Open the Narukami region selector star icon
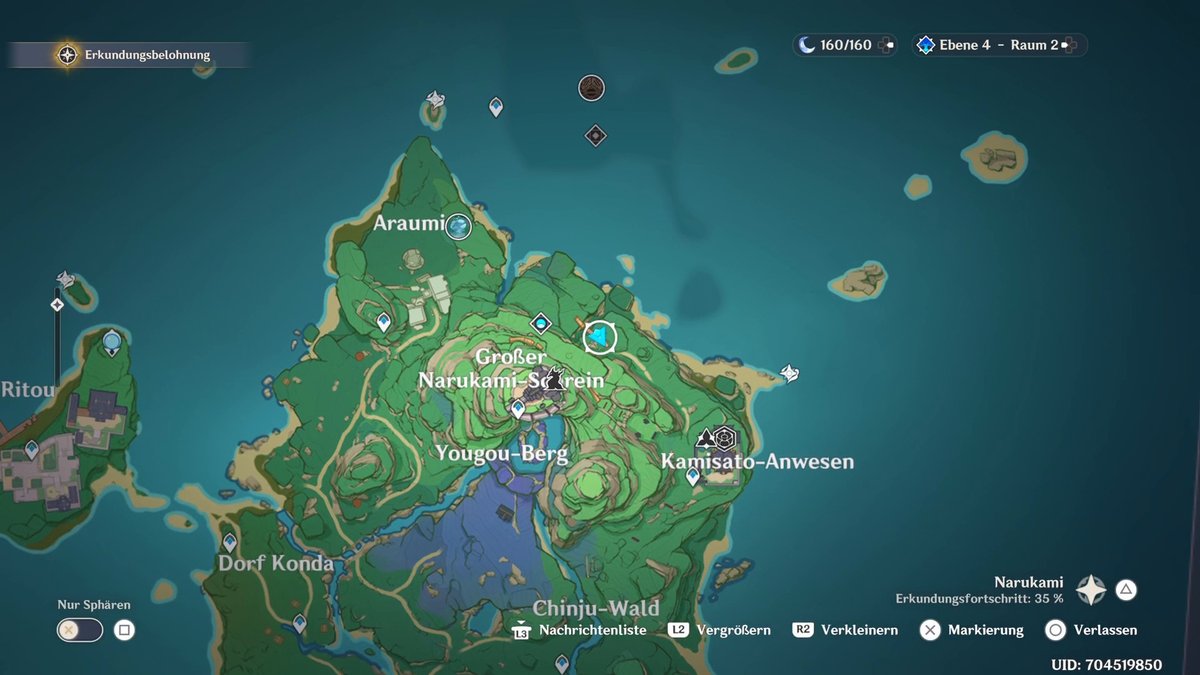 1090,590
